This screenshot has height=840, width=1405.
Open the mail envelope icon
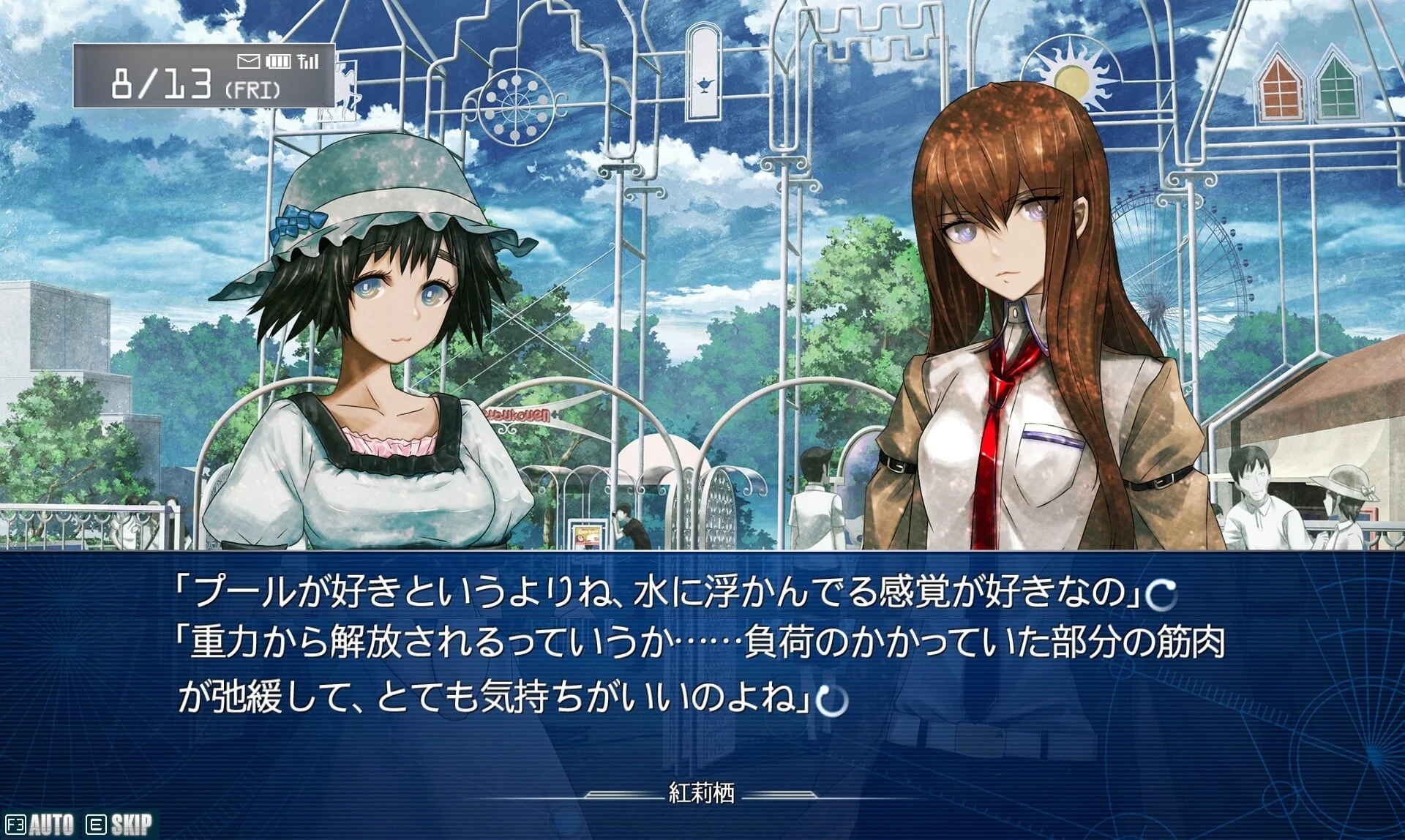pos(248,61)
